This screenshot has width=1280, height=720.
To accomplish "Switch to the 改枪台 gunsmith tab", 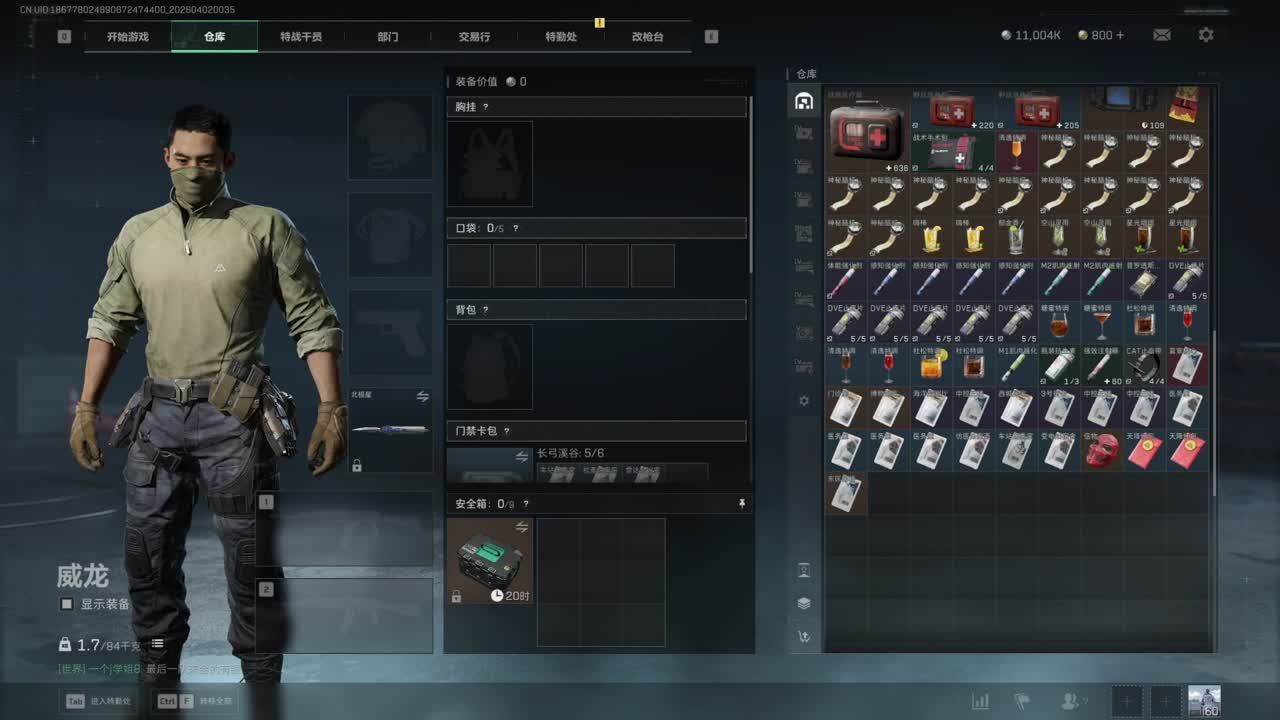I will (647, 37).
